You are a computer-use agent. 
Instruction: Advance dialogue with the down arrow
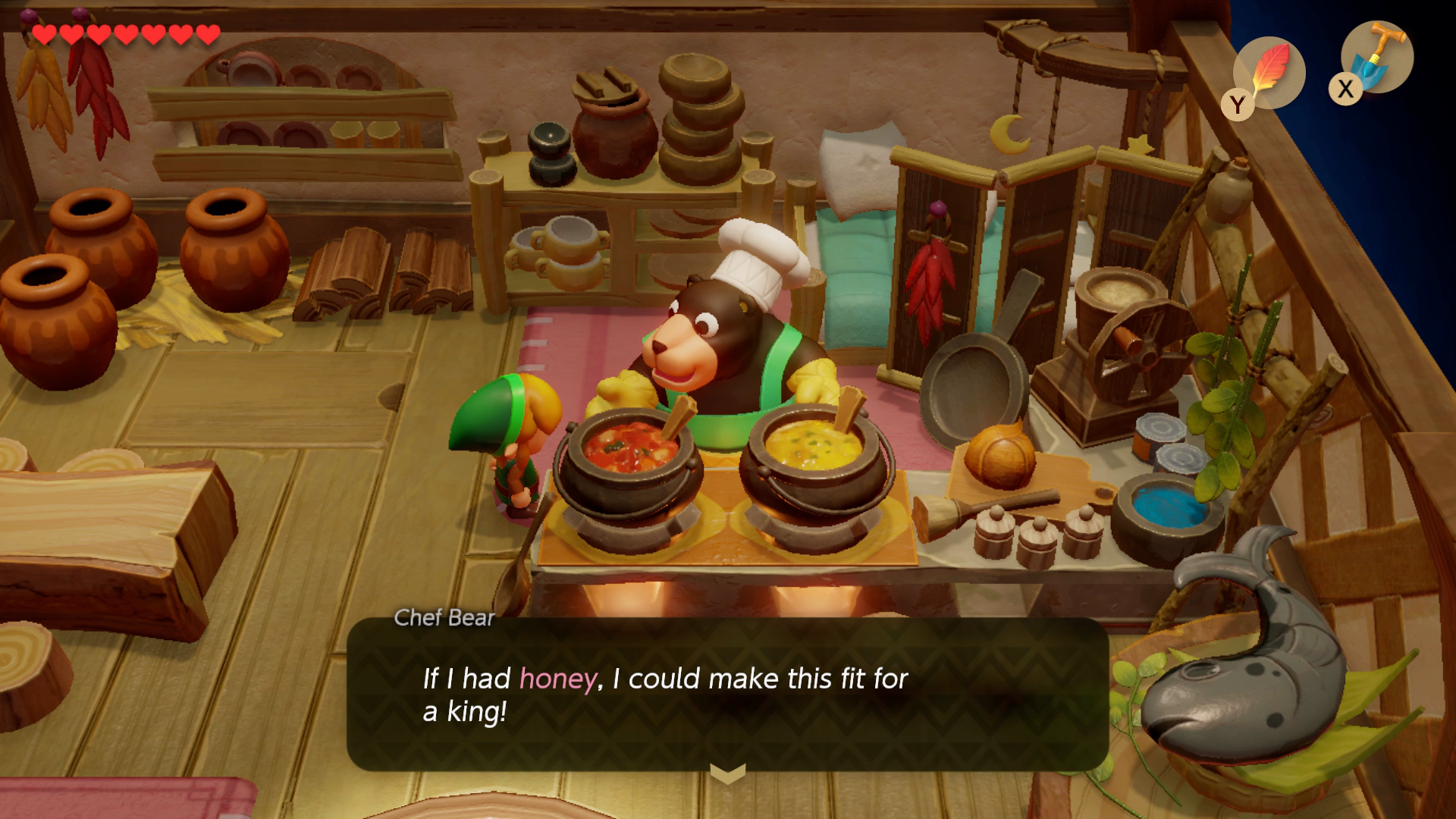(727, 773)
